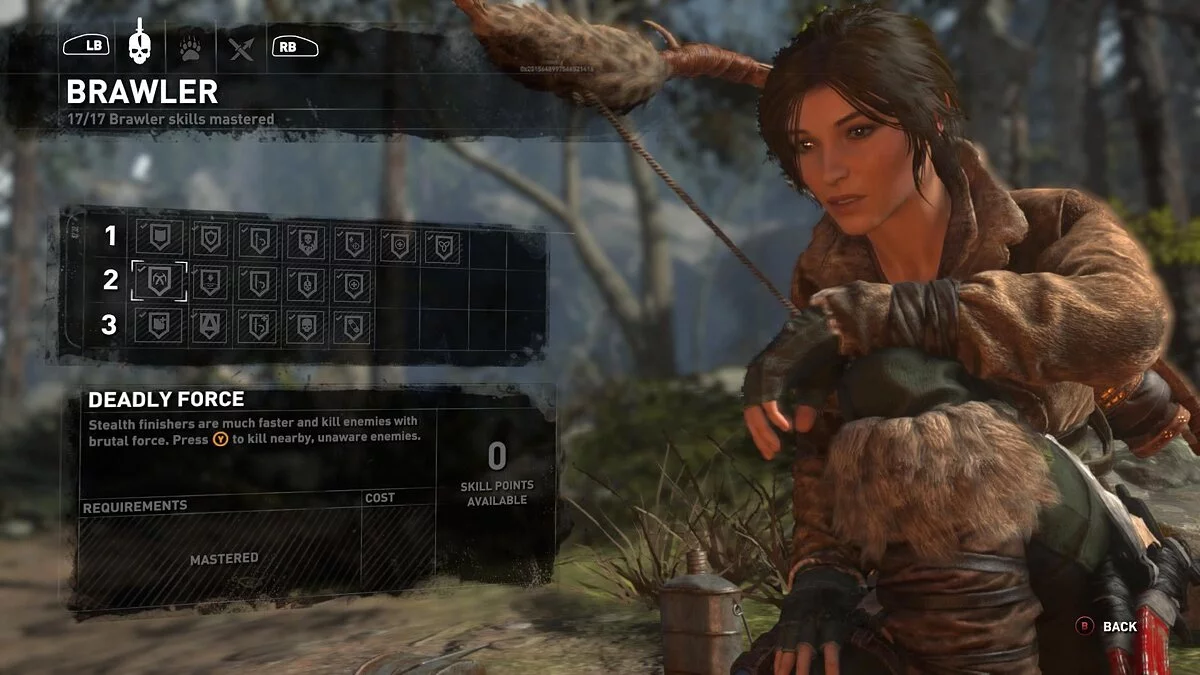Select the triangle letter A skill icon

(x=209, y=324)
